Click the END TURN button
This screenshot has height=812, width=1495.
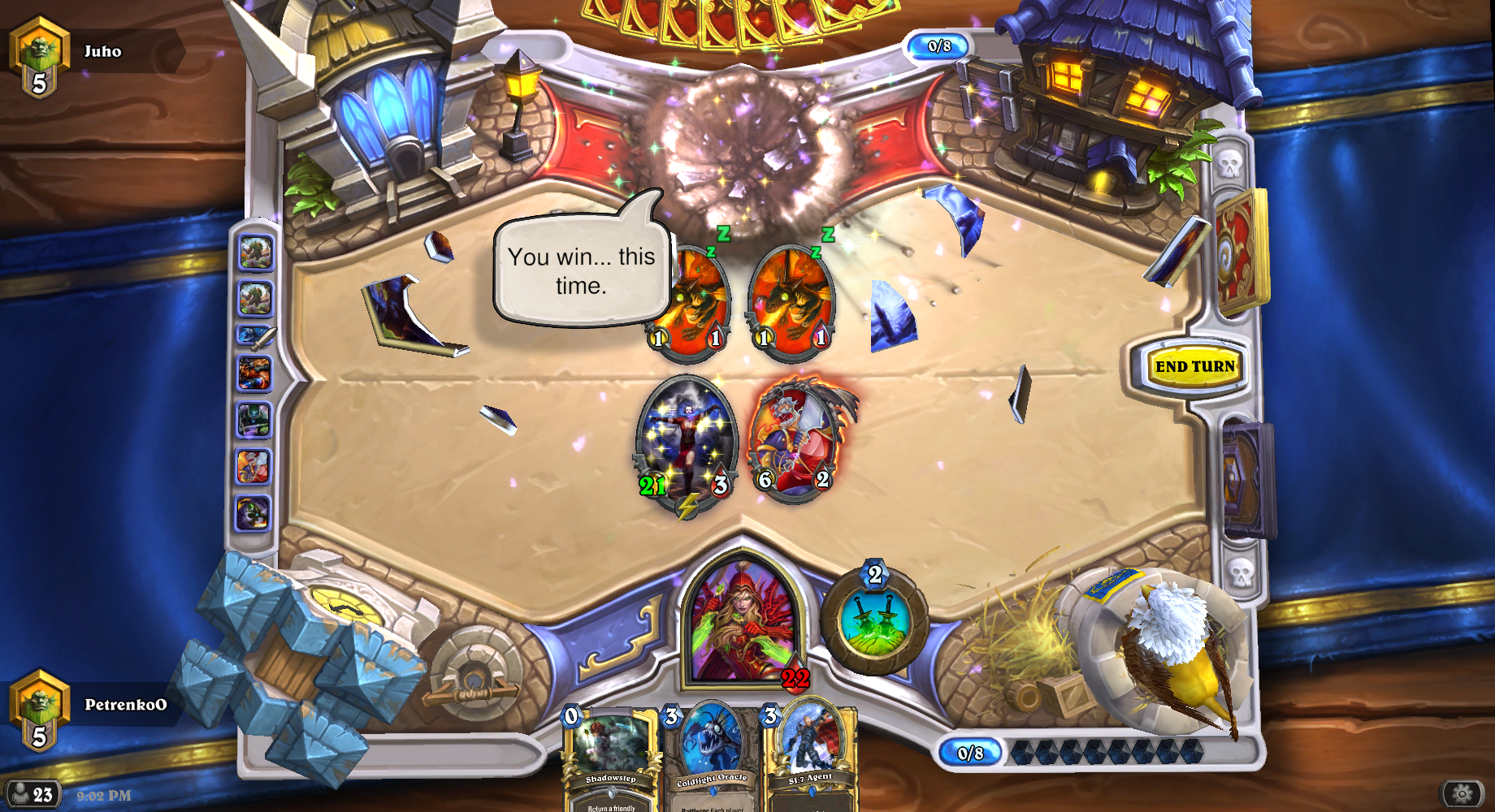click(1194, 367)
